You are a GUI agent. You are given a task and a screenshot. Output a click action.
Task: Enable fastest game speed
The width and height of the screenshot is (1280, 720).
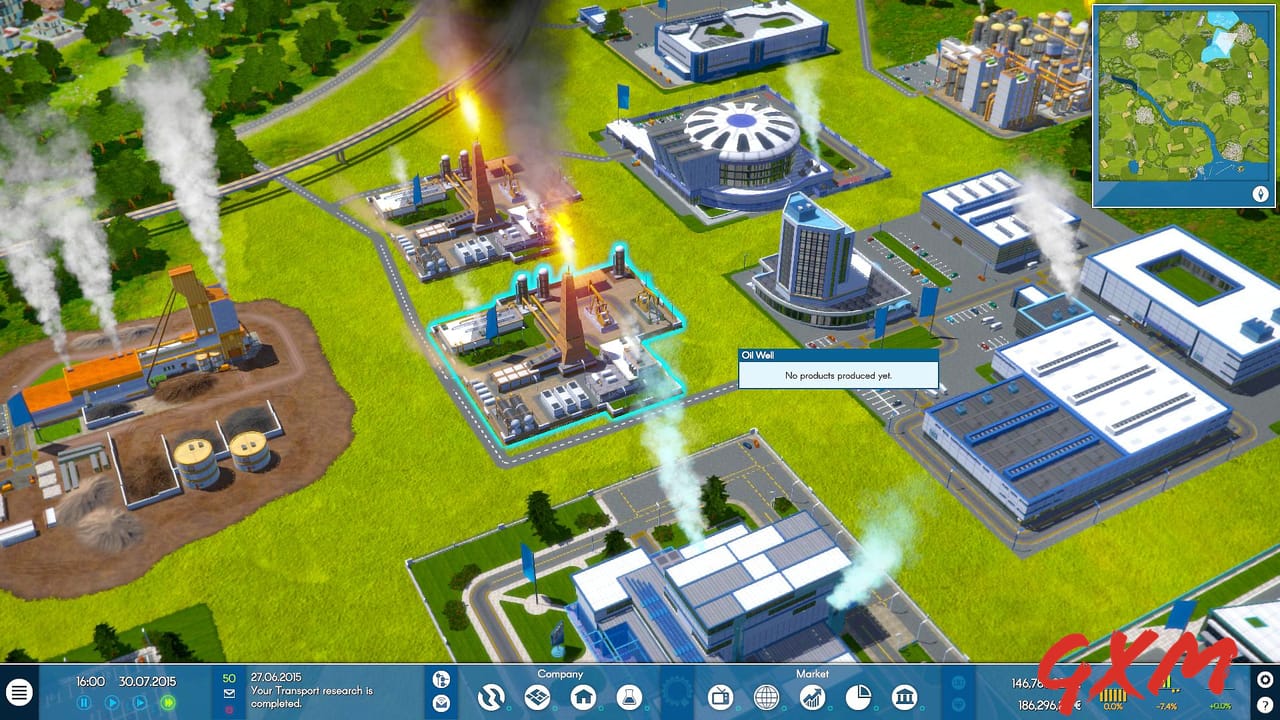click(x=168, y=702)
